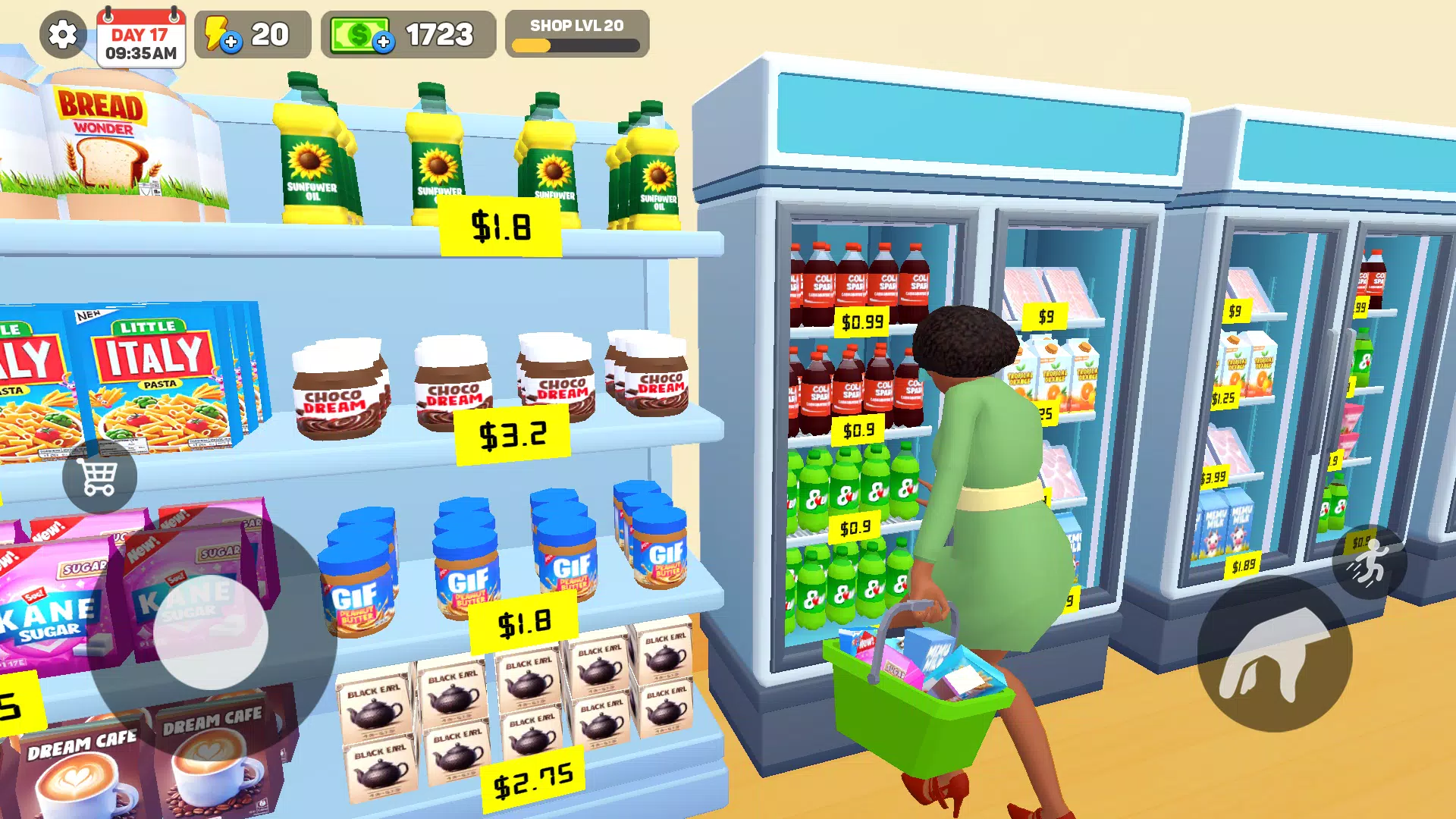Open the Day 17 calendar display

(x=140, y=34)
